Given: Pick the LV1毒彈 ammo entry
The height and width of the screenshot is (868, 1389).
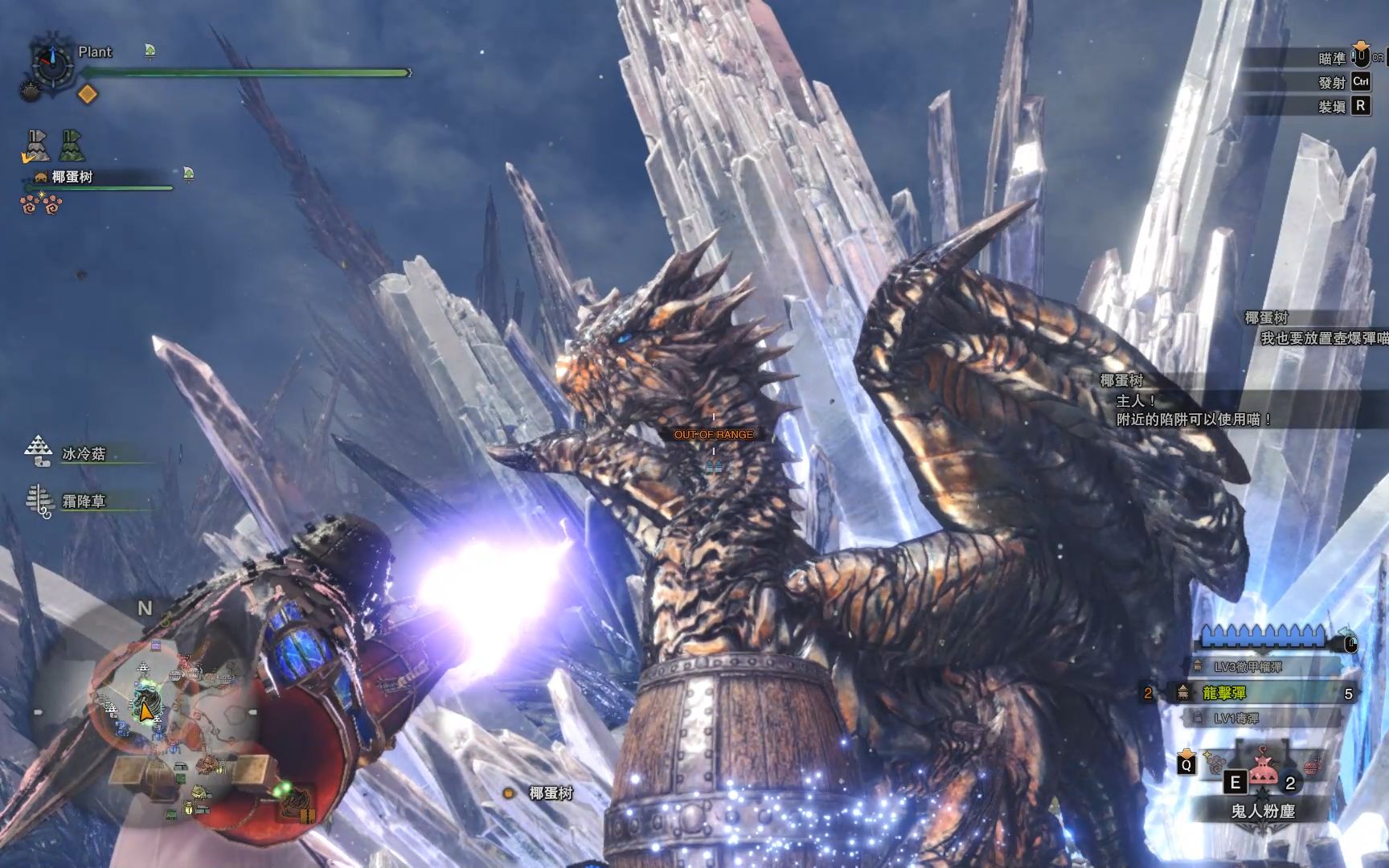Looking at the screenshot, I should click(1235, 718).
